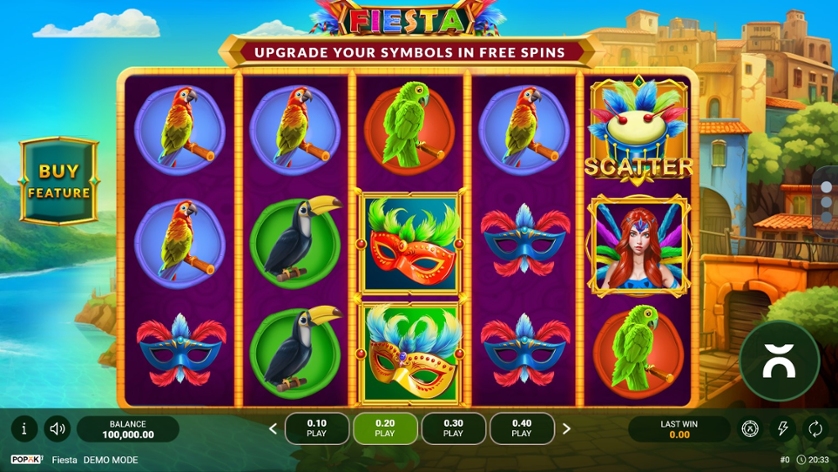Choose the 0.20 Play bet

(385, 429)
